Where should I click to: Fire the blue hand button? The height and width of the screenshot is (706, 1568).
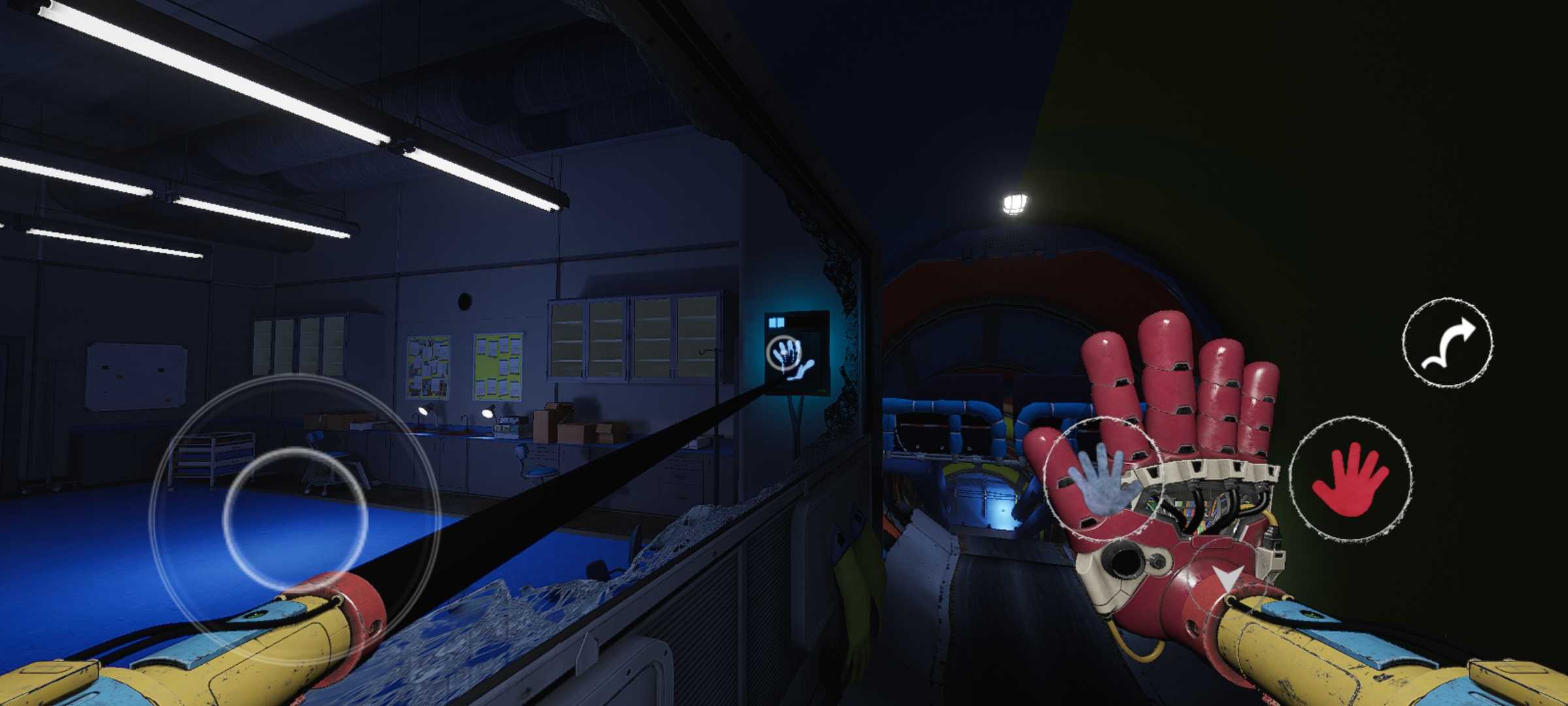pyautogui.click(x=1101, y=479)
